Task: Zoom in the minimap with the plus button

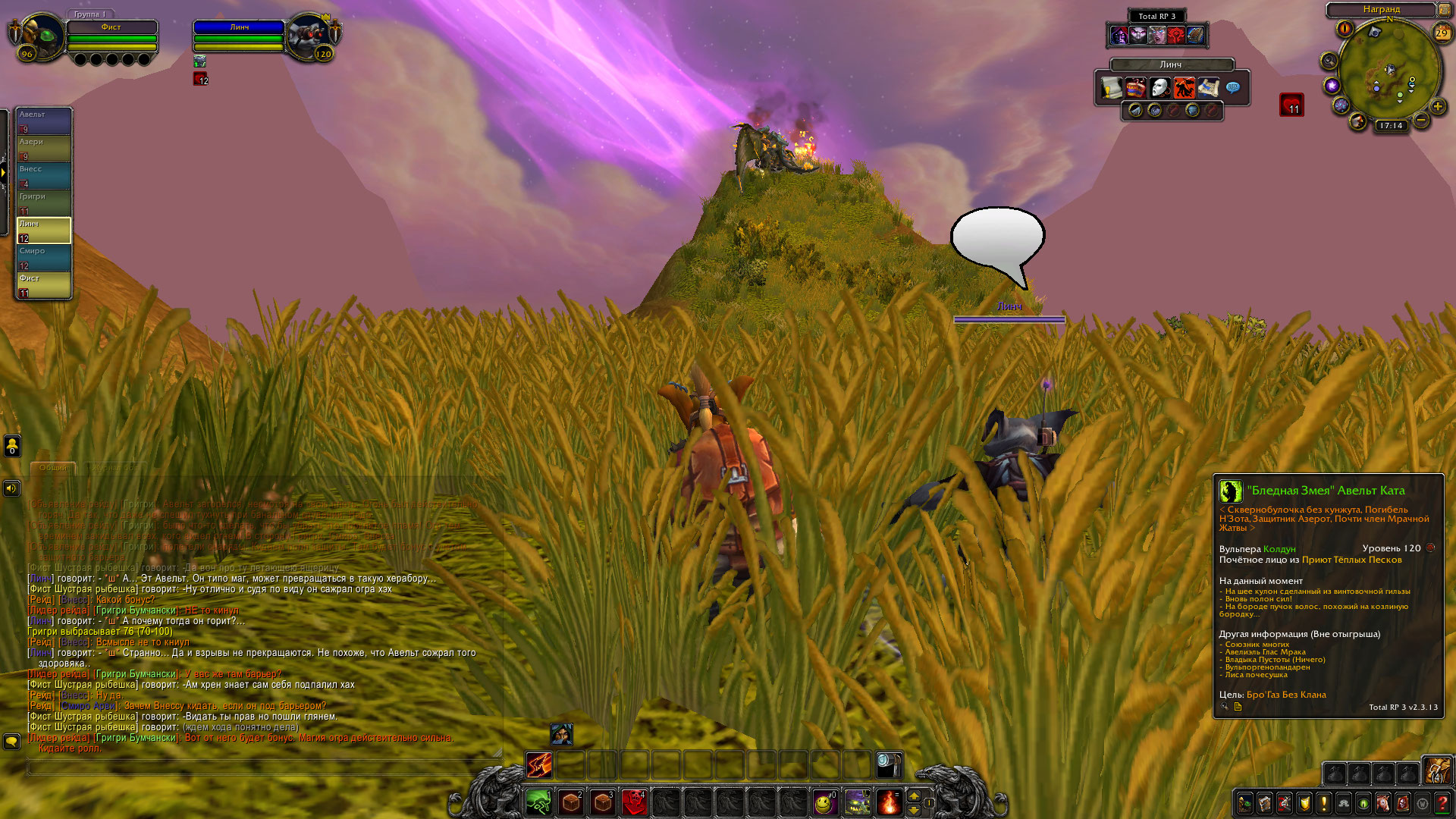Action: tap(1437, 106)
